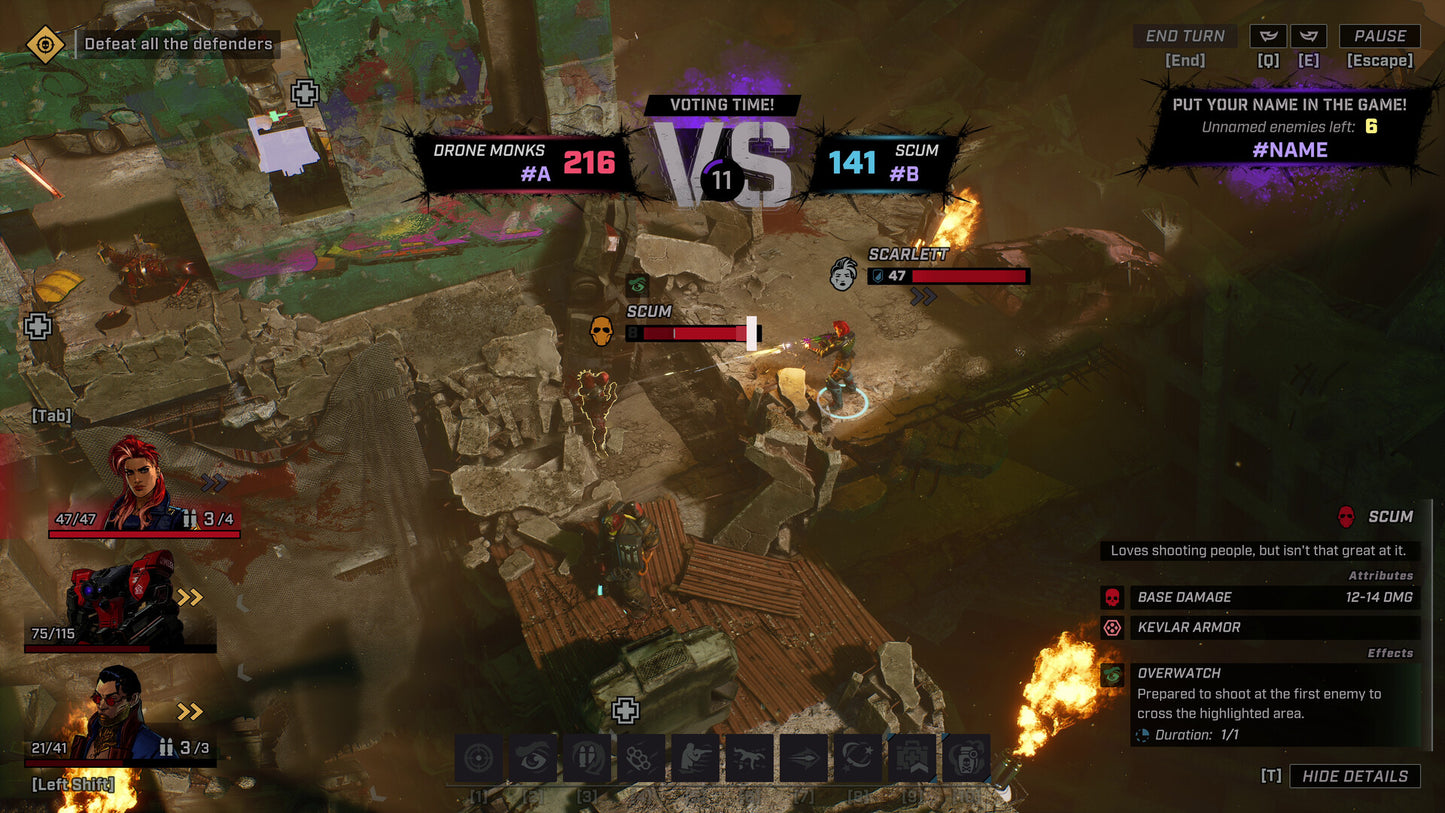This screenshot has width=1445, height=813.
Task: Select the reload bullets ability in slot 3
Action: [x=586, y=758]
